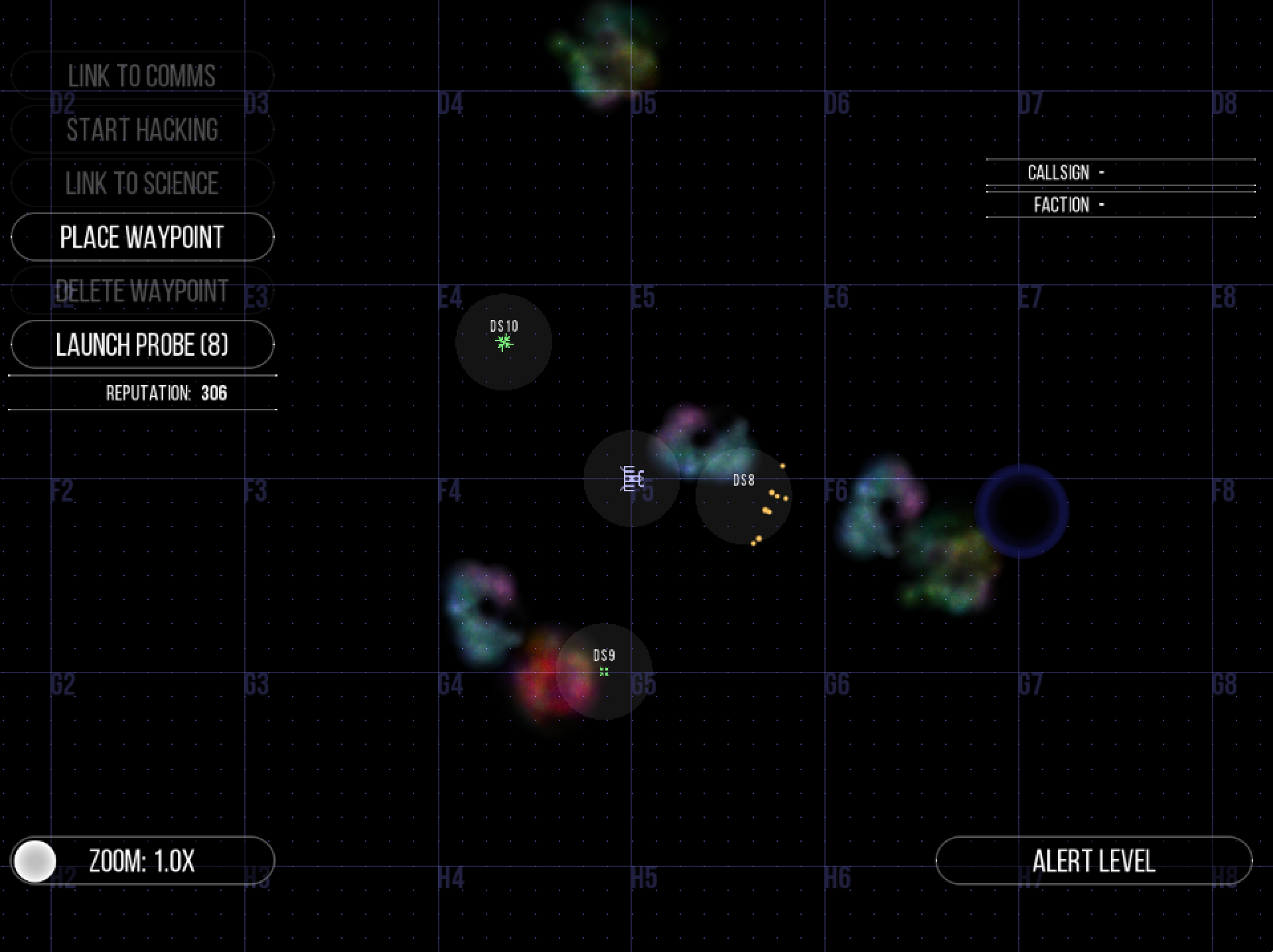Click Link to Science
The width and height of the screenshot is (1273, 952).
click(x=141, y=183)
